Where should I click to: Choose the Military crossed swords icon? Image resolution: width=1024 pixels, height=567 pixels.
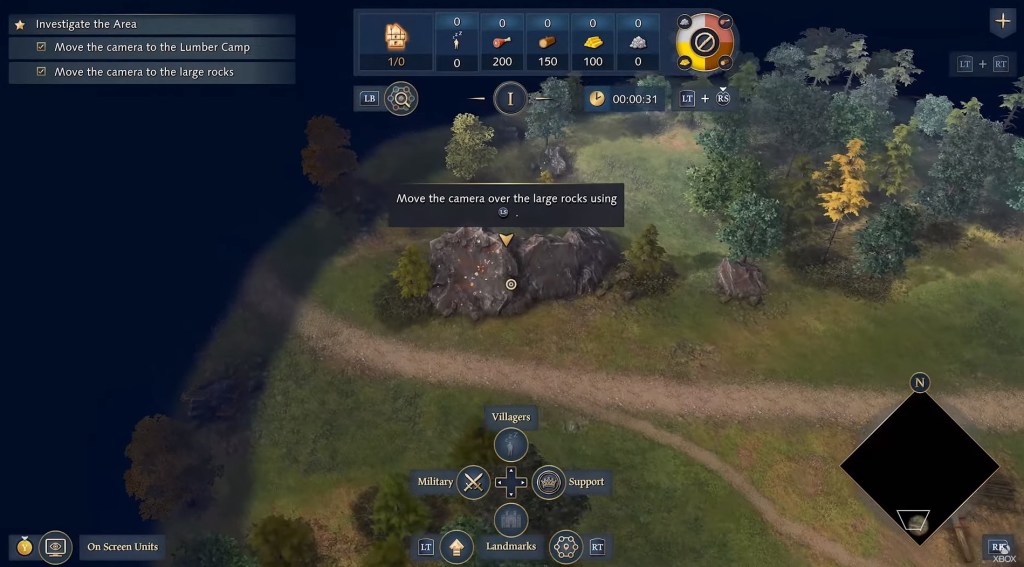(473, 482)
